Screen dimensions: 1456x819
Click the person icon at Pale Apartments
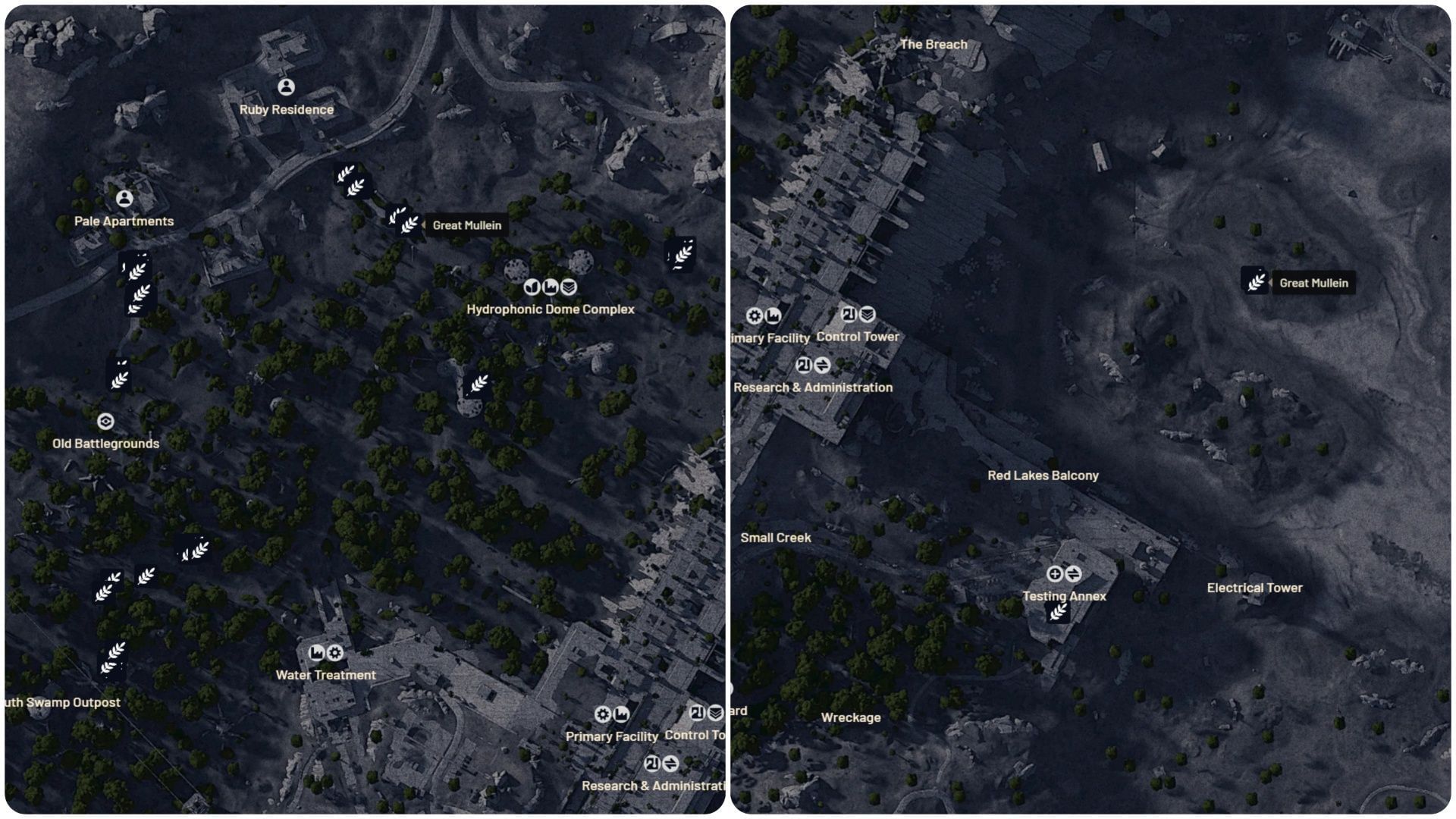click(124, 199)
